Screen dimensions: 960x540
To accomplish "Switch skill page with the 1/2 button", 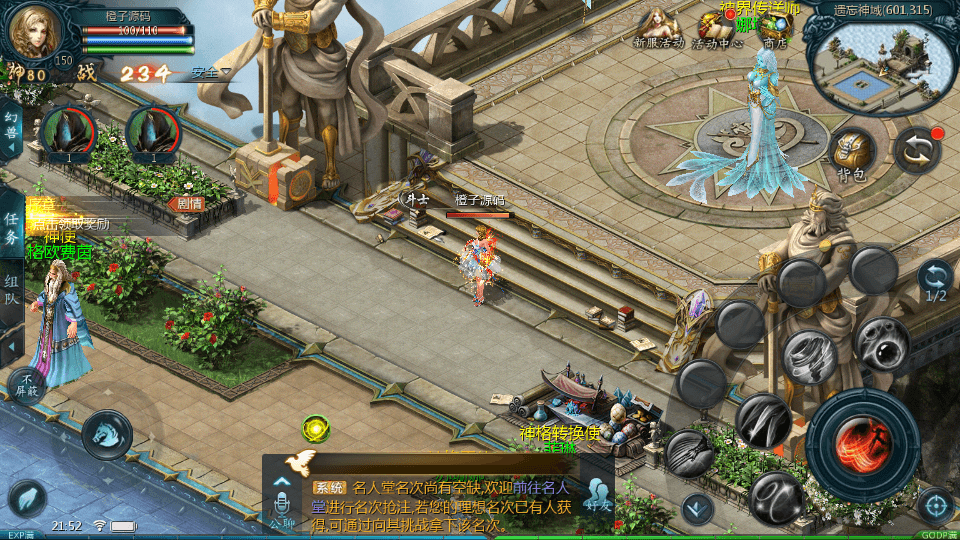I will pyautogui.click(x=935, y=281).
